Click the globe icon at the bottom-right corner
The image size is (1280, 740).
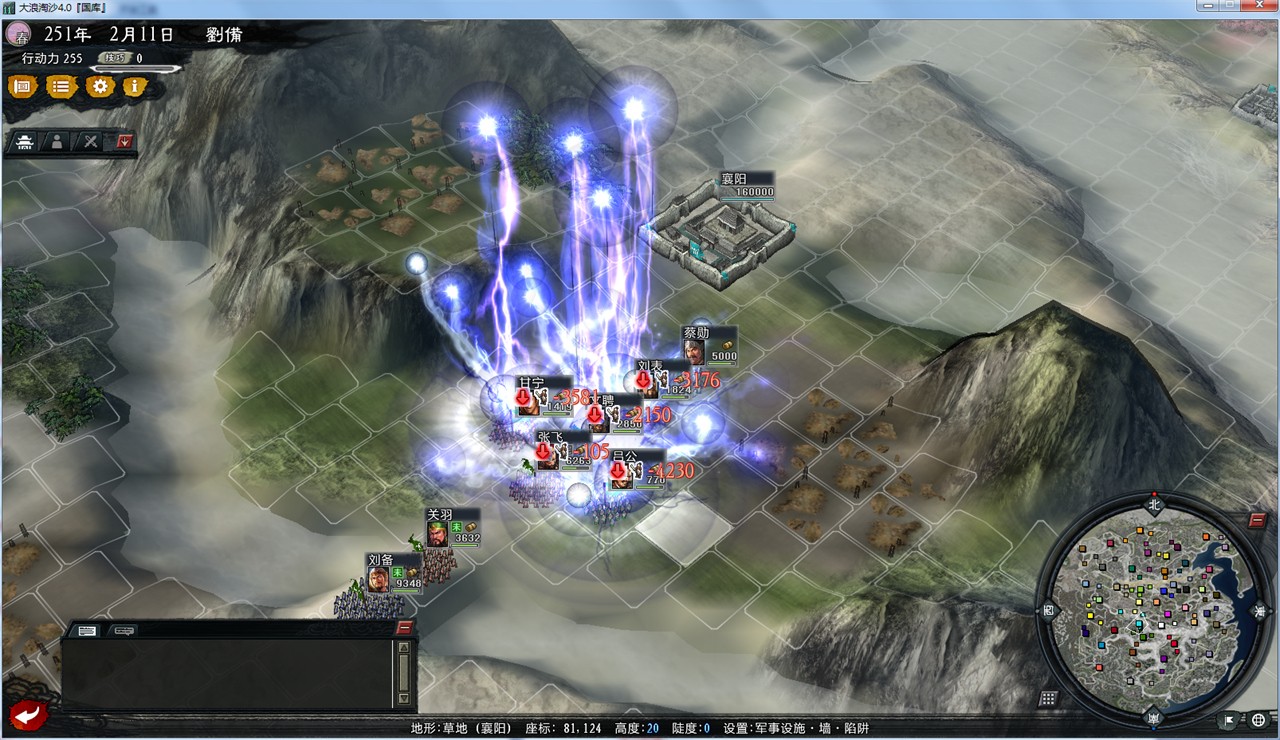(1258, 719)
